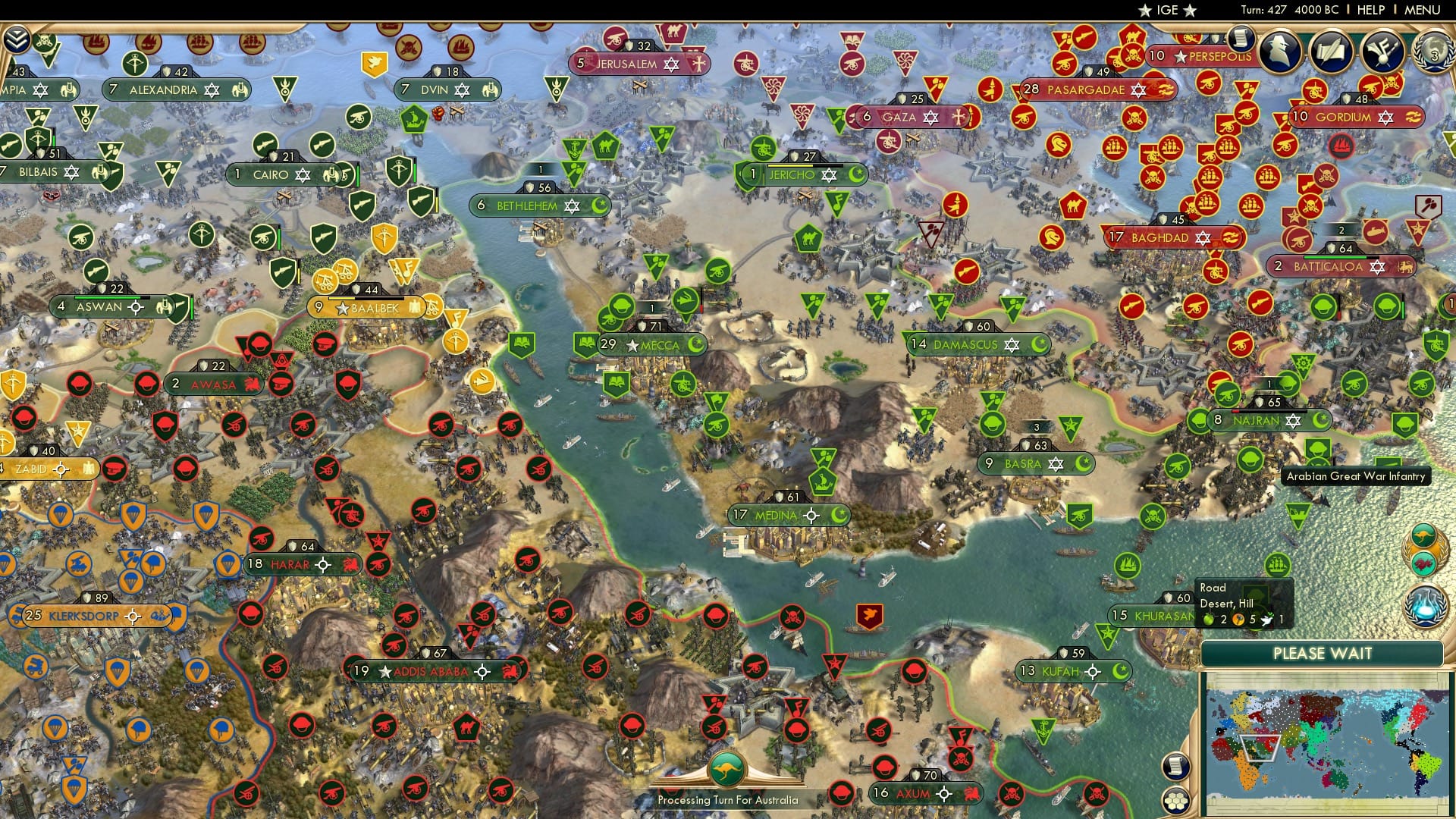Select the Medina city banner
This screenshot has height=819, width=1456.
(775, 514)
